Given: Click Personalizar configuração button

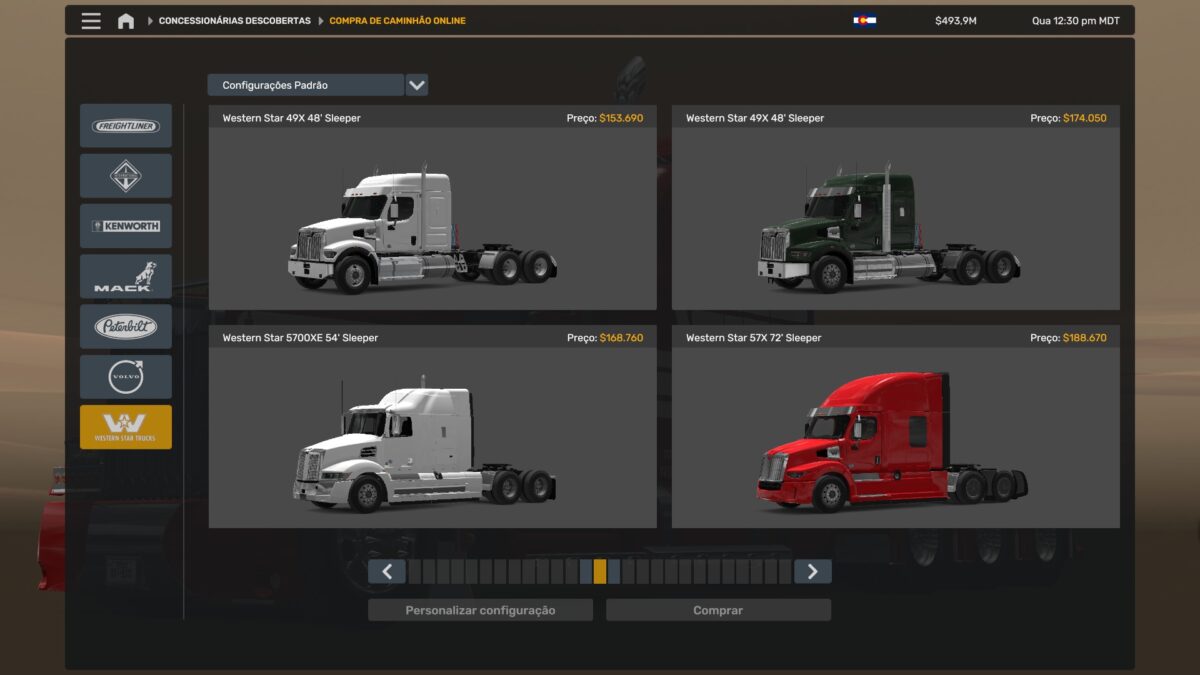Looking at the screenshot, I should (480, 610).
